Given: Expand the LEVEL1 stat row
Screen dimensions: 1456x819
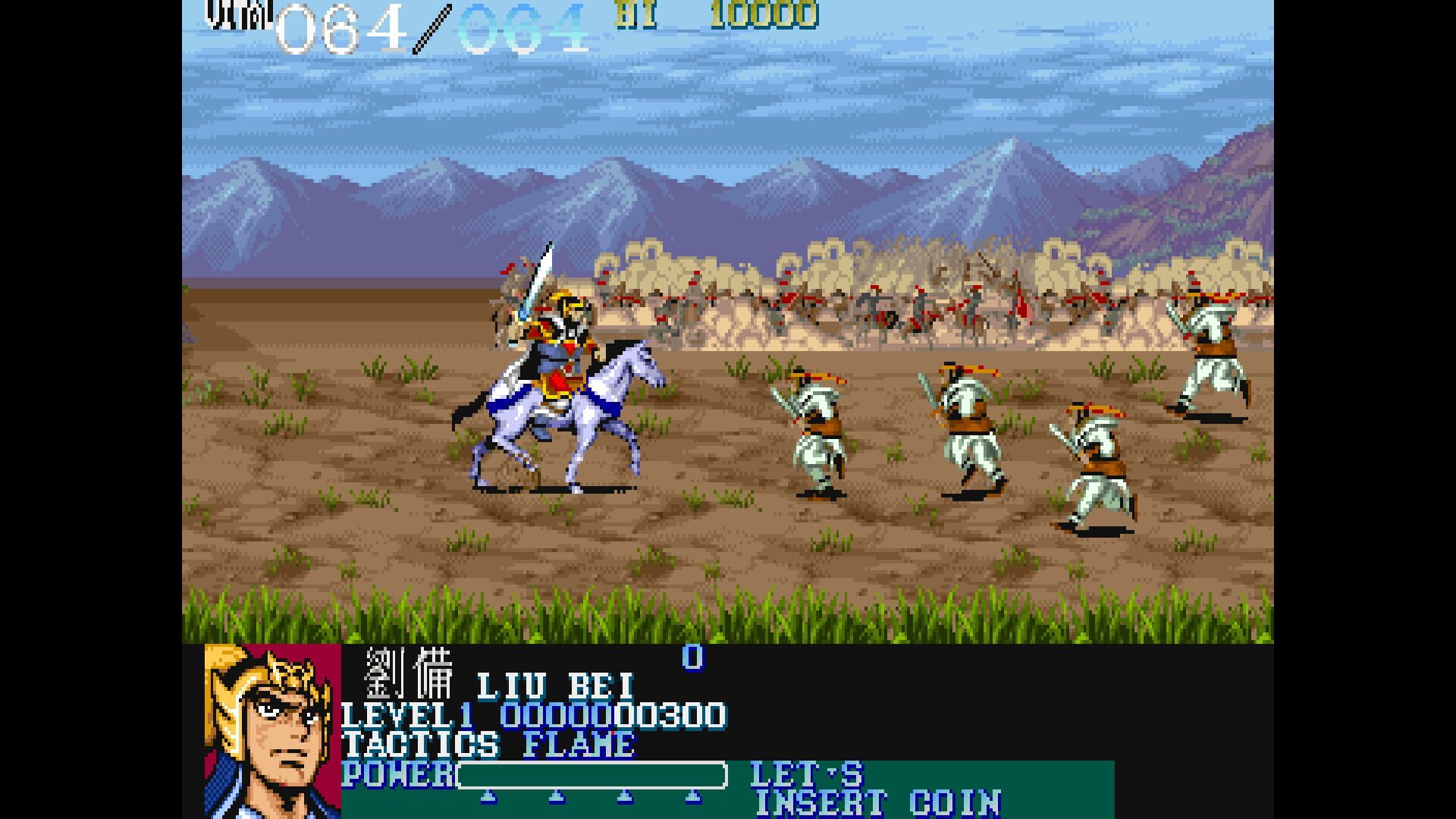Looking at the screenshot, I should (409, 715).
